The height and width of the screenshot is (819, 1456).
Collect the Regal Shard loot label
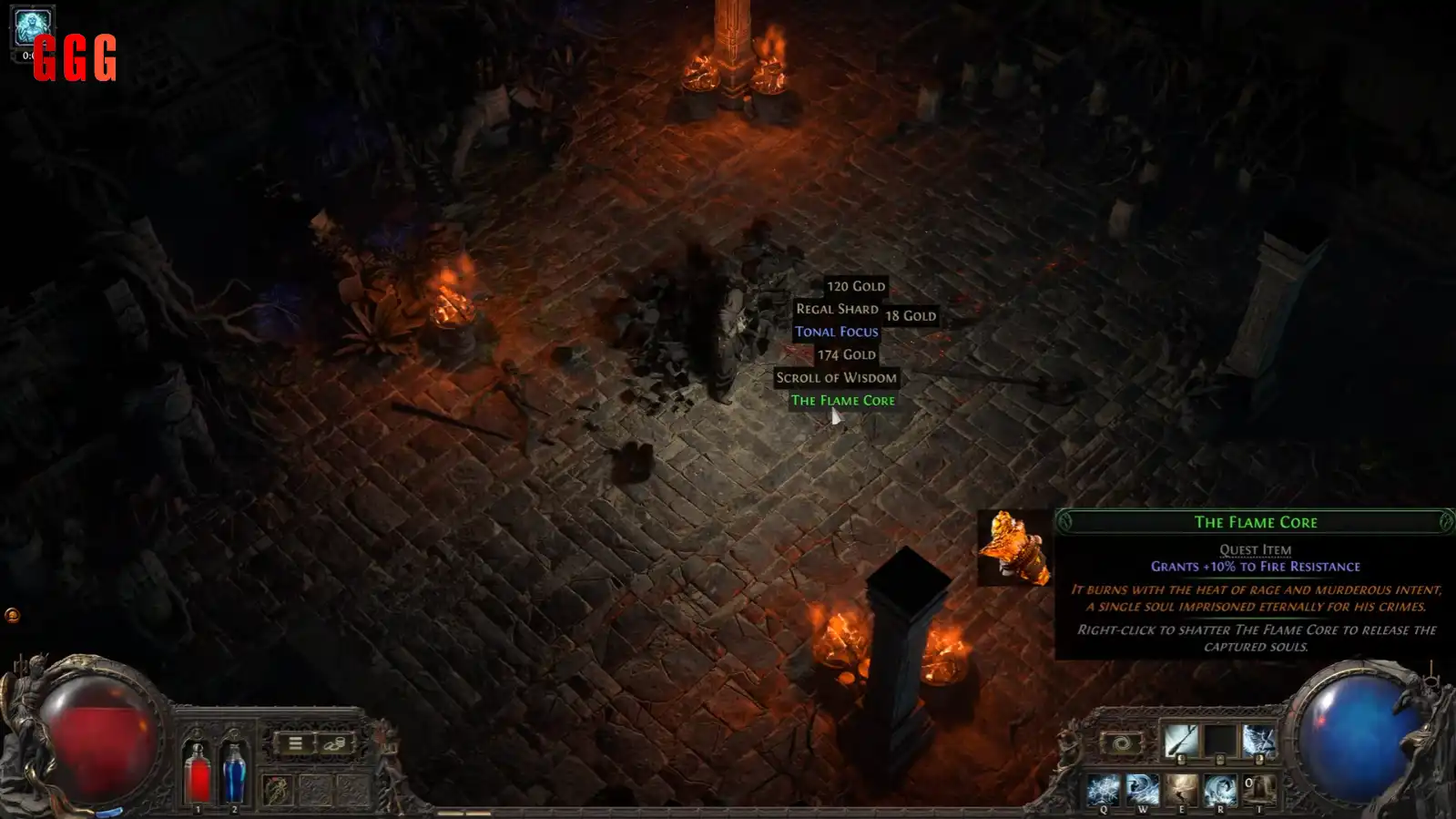[837, 310]
